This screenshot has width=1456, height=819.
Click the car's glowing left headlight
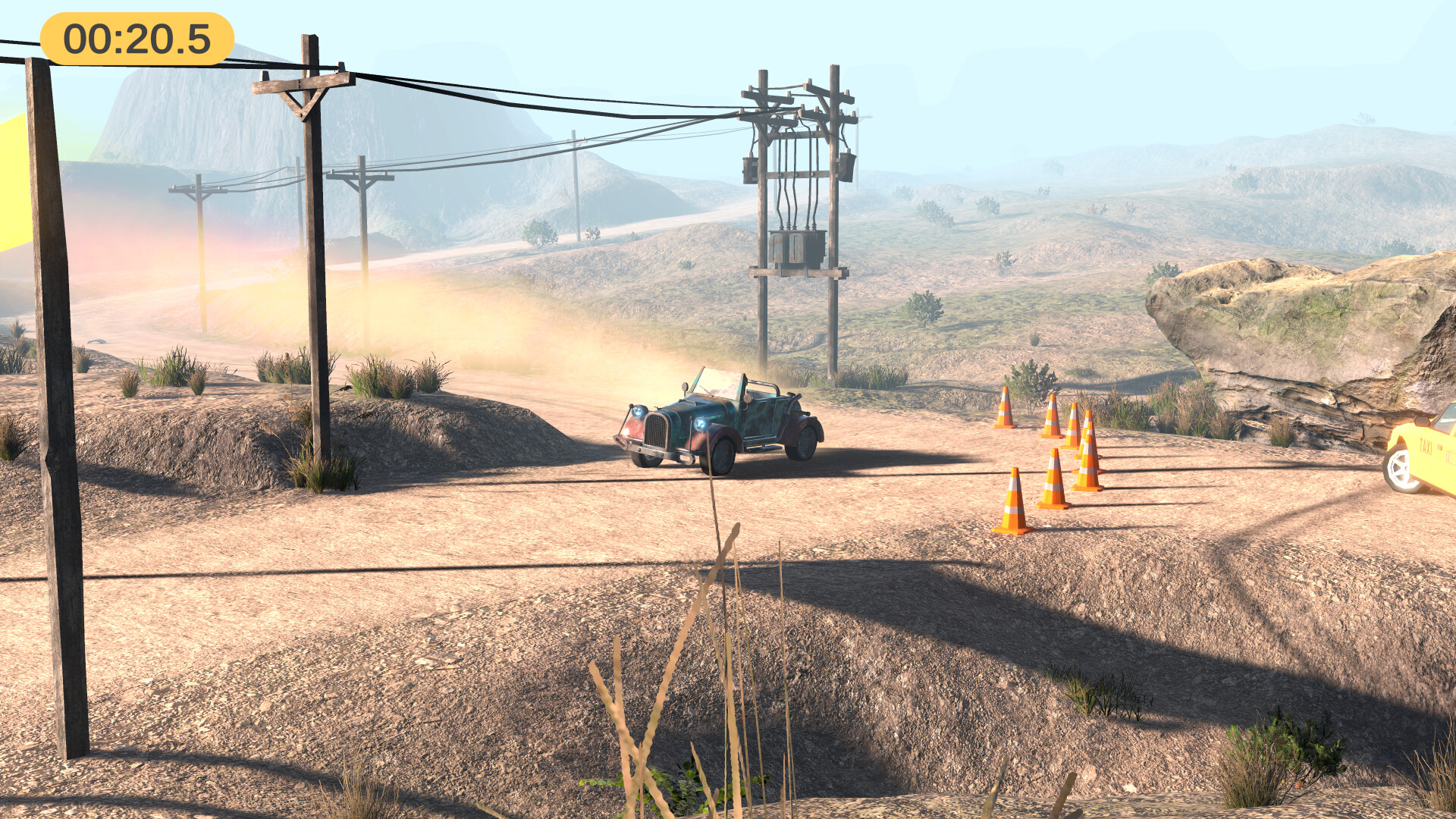(x=638, y=411)
